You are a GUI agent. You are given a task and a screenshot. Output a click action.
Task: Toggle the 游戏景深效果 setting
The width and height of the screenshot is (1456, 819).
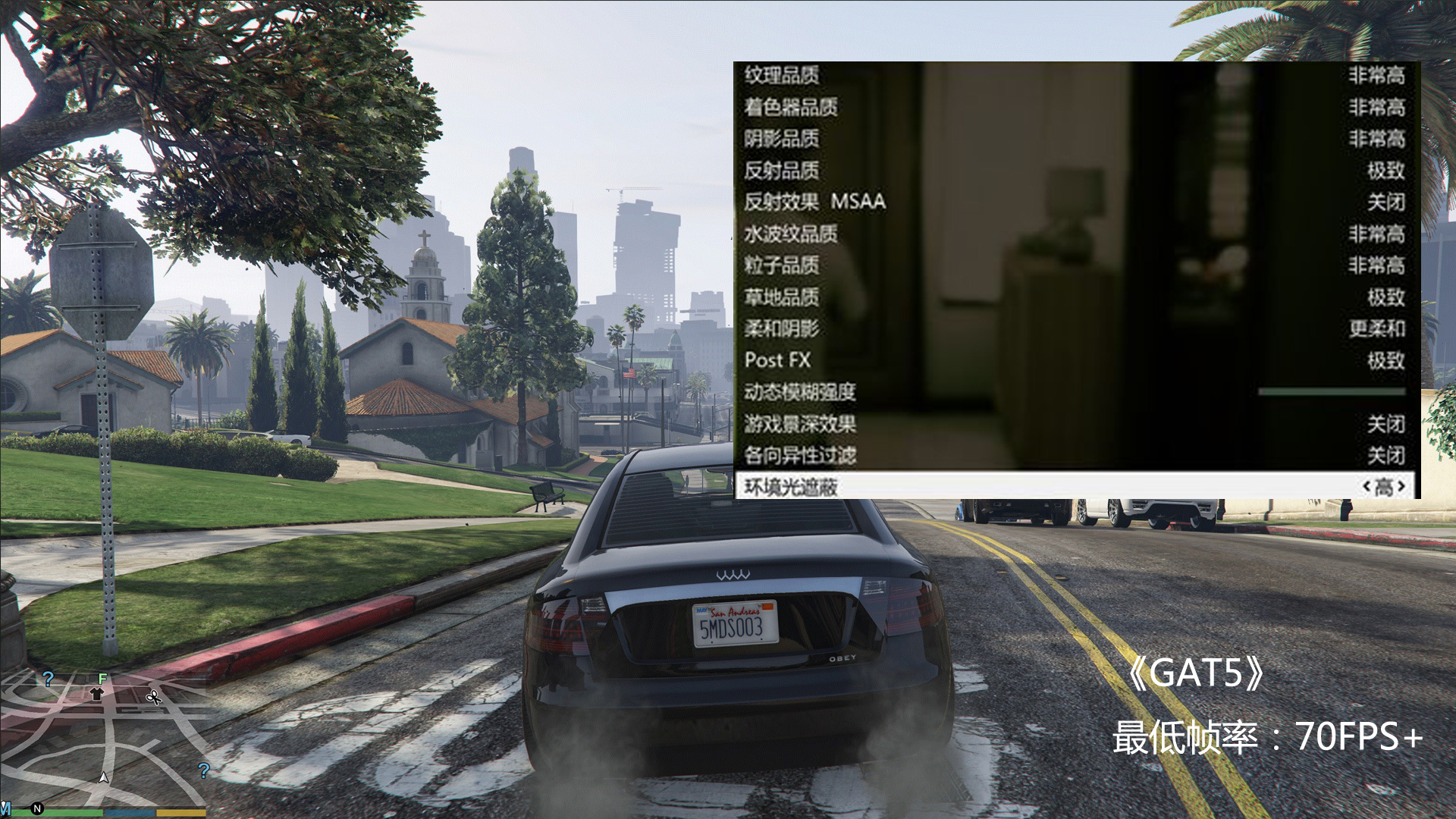click(x=800, y=424)
